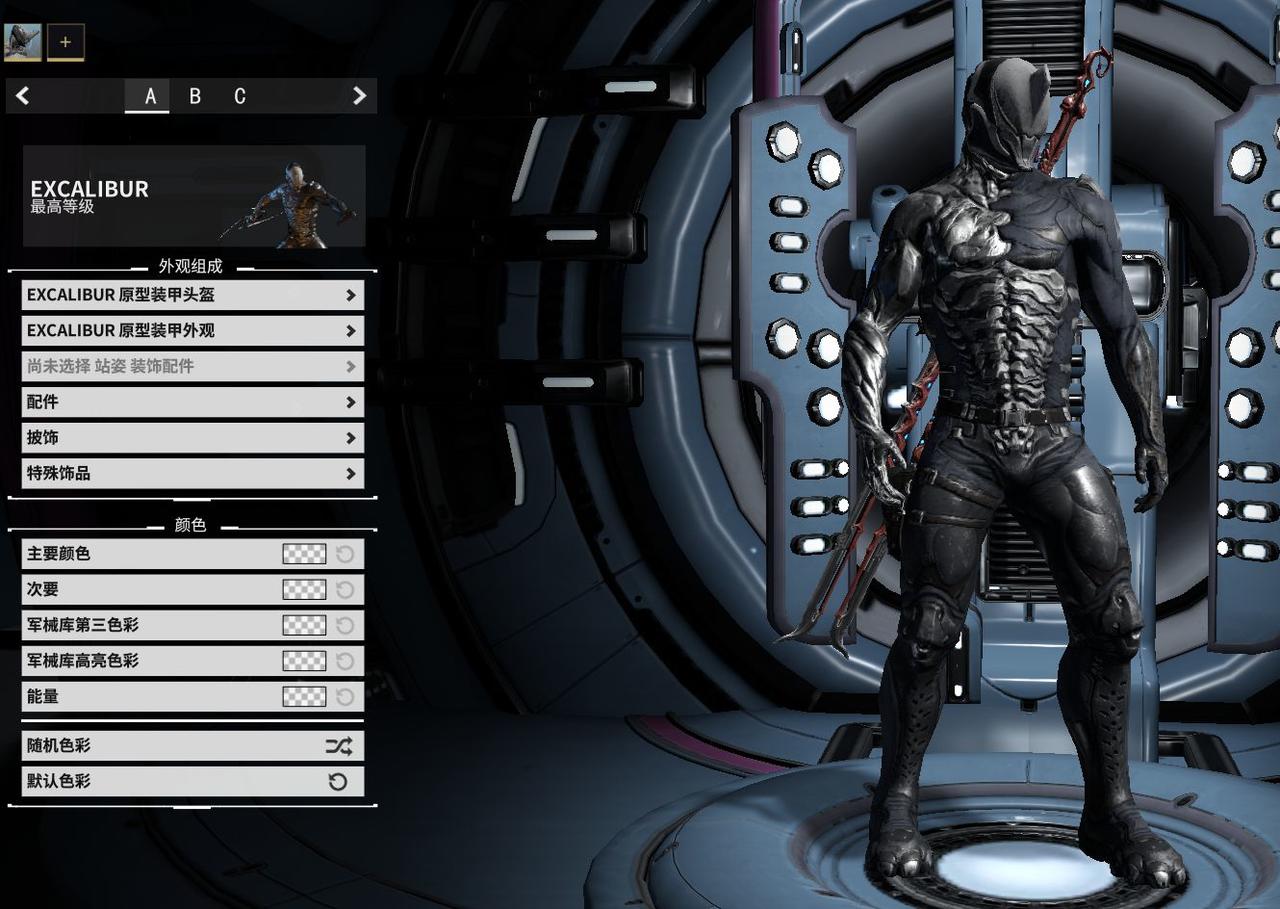
Task: Pick the 主要颜色 primary color swatch
Action: coord(304,554)
